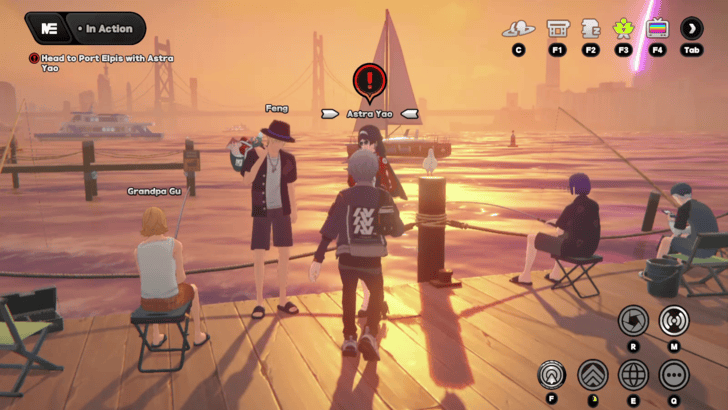Image resolution: width=728 pixels, height=410 pixels.
Task: Open the camera shutter photo mode
Action: coord(633,321)
